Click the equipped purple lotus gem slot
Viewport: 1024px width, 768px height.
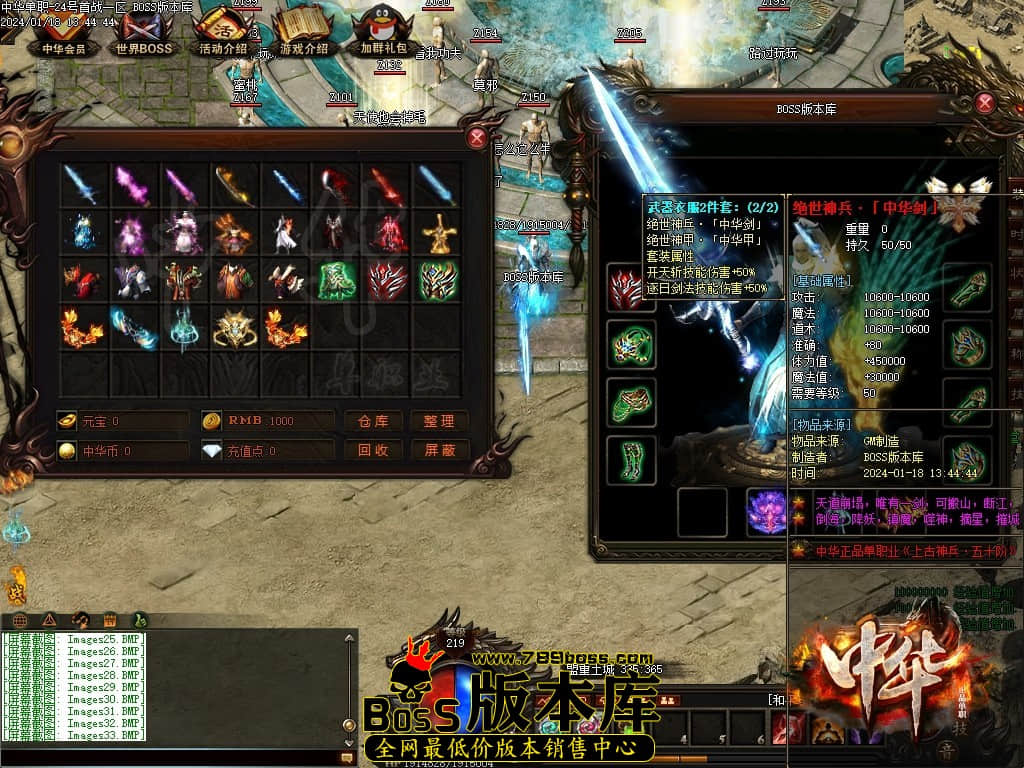pyautogui.click(x=769, y=511)
